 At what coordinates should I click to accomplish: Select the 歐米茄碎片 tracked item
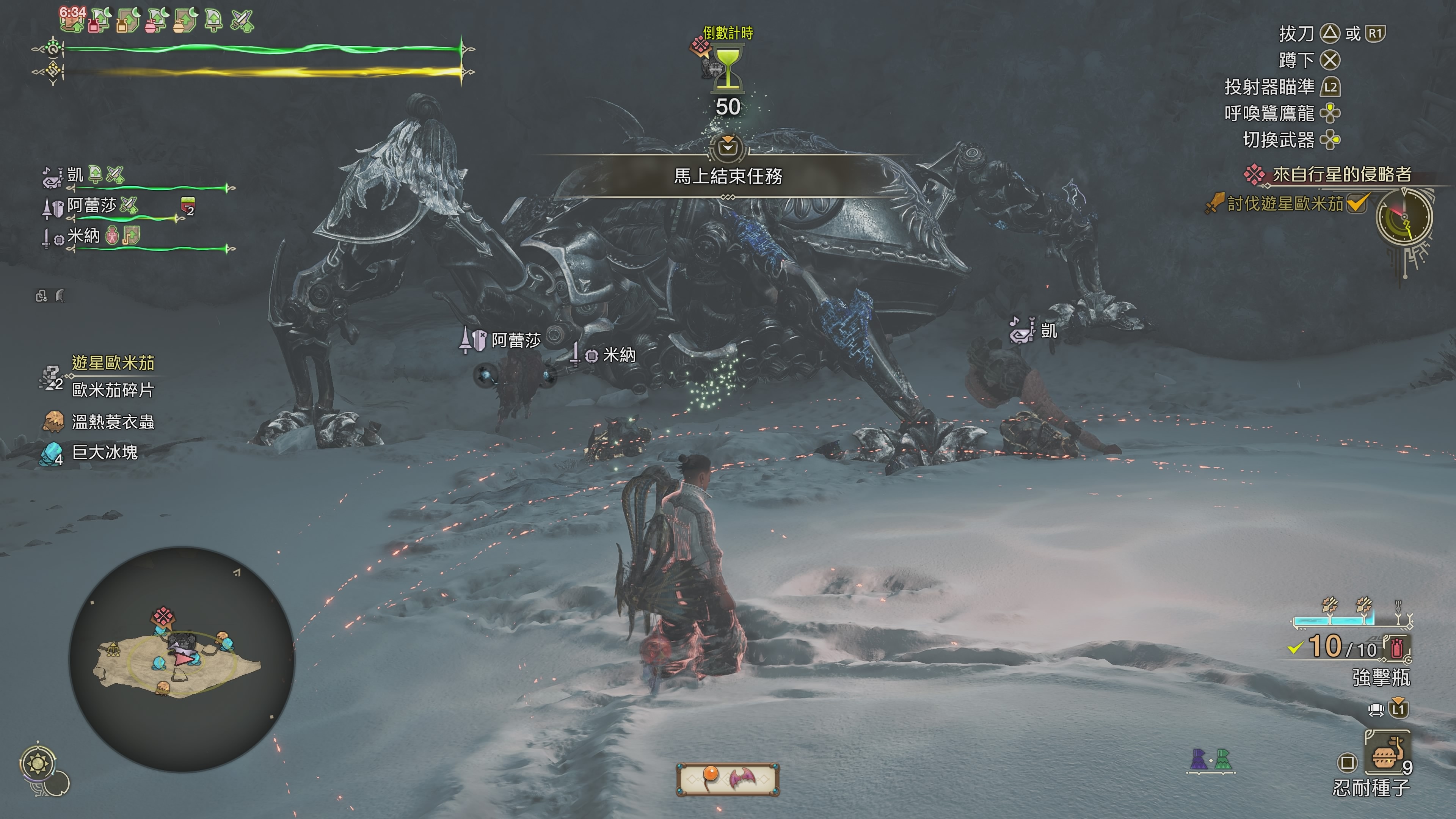click(113, 390)
